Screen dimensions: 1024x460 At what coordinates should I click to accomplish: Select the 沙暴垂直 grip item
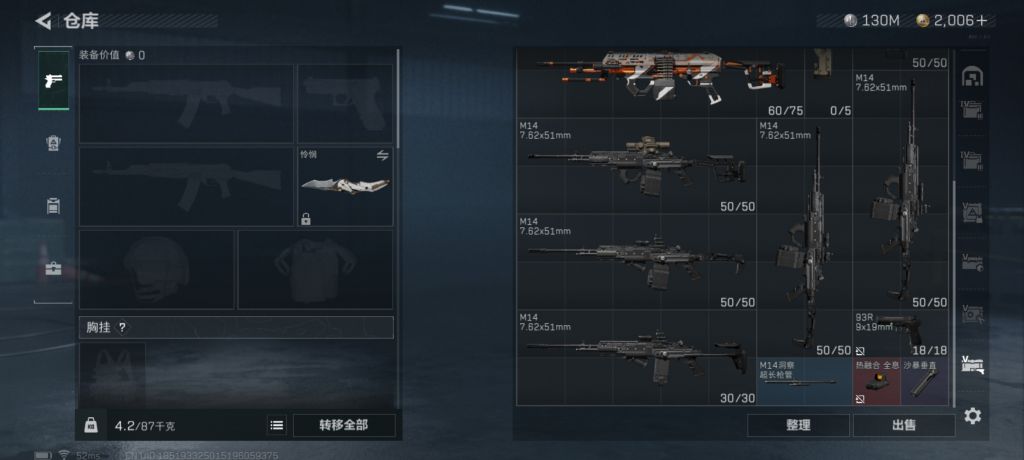pyautogui.click(x=926, y=382)
